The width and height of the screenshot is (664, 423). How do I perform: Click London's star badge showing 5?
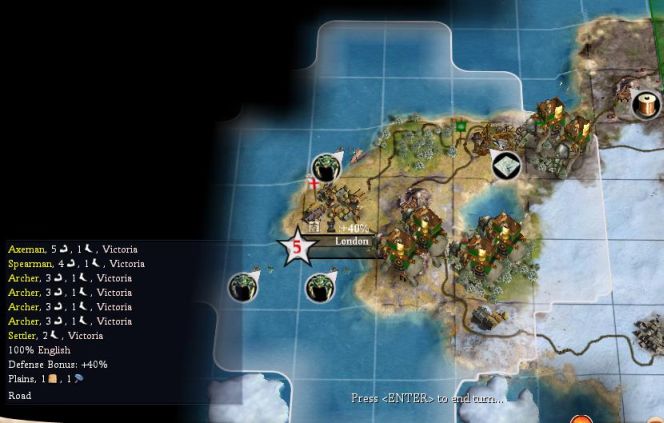point(297,246)
